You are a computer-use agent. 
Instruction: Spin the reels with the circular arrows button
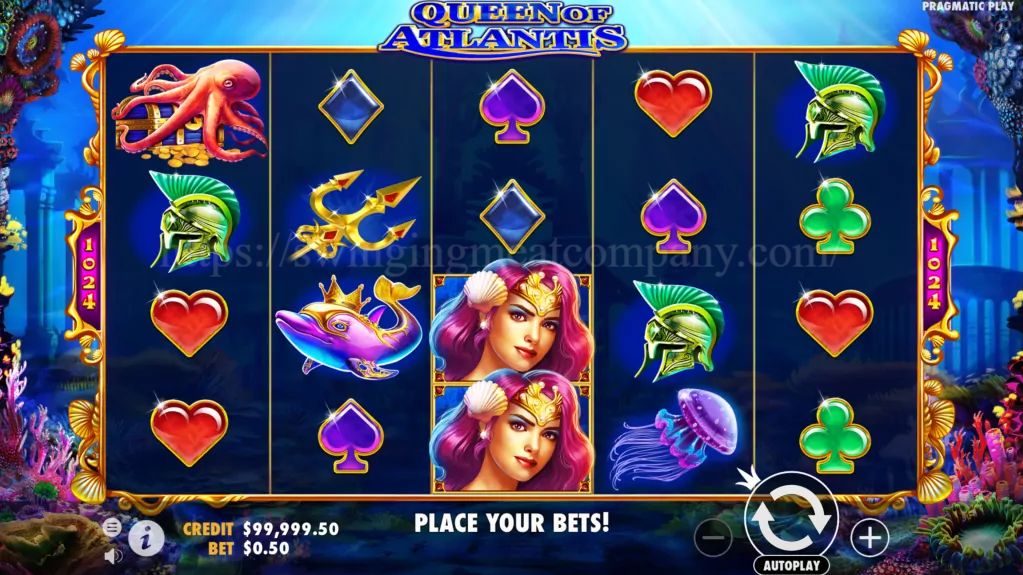point(791,517)
